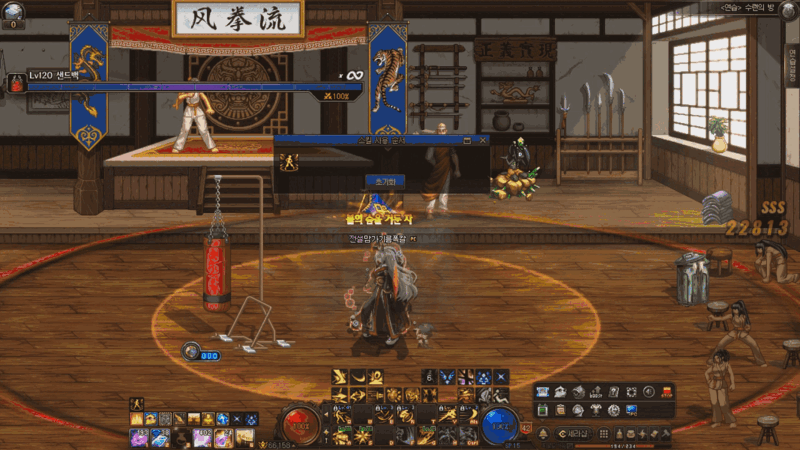Close the skill usage order window
This screenshot has width=800, height=450.
click(x=482, y=142)
